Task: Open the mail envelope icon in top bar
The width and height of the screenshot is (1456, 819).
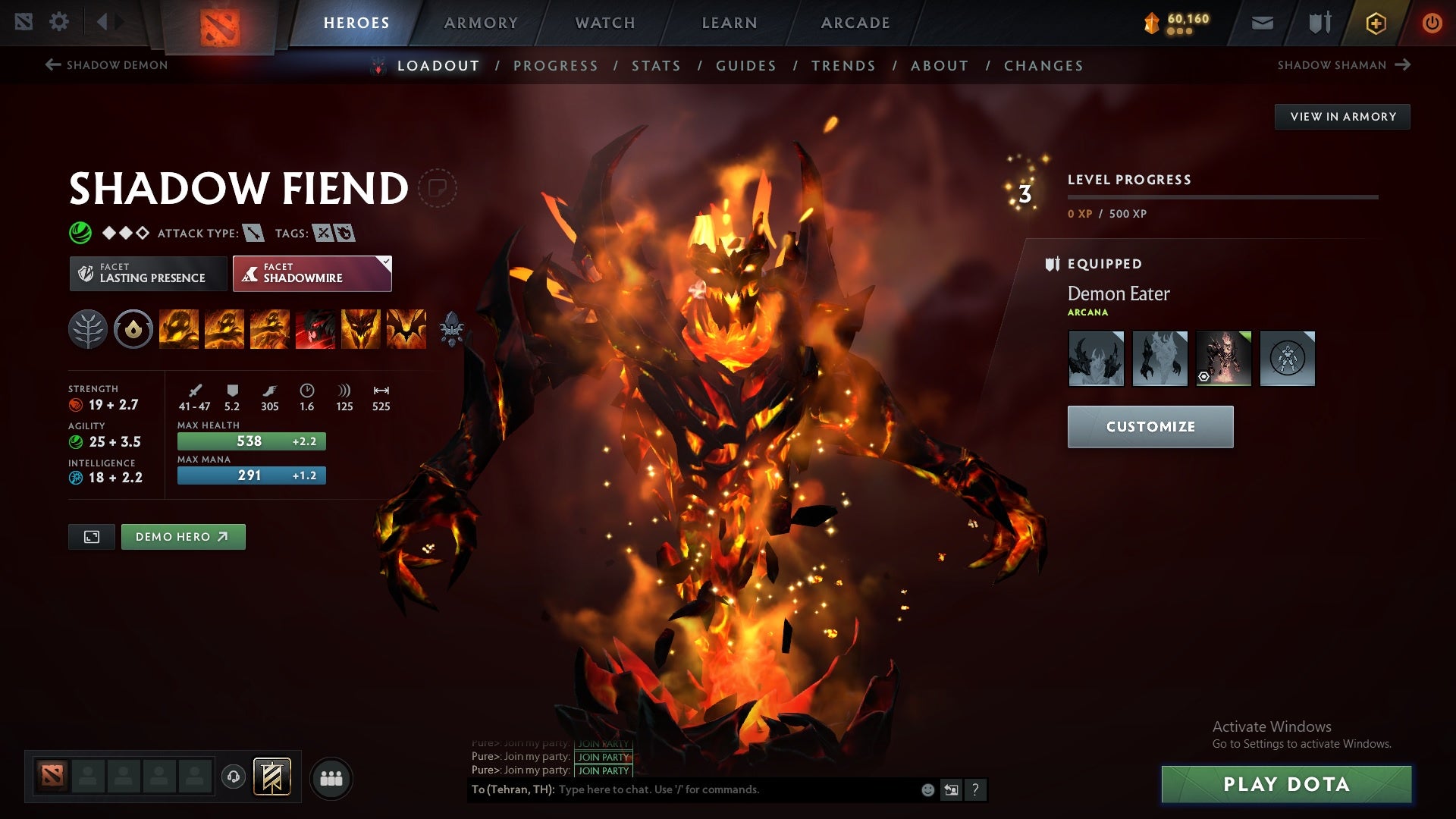Action: coord(1263,23)
